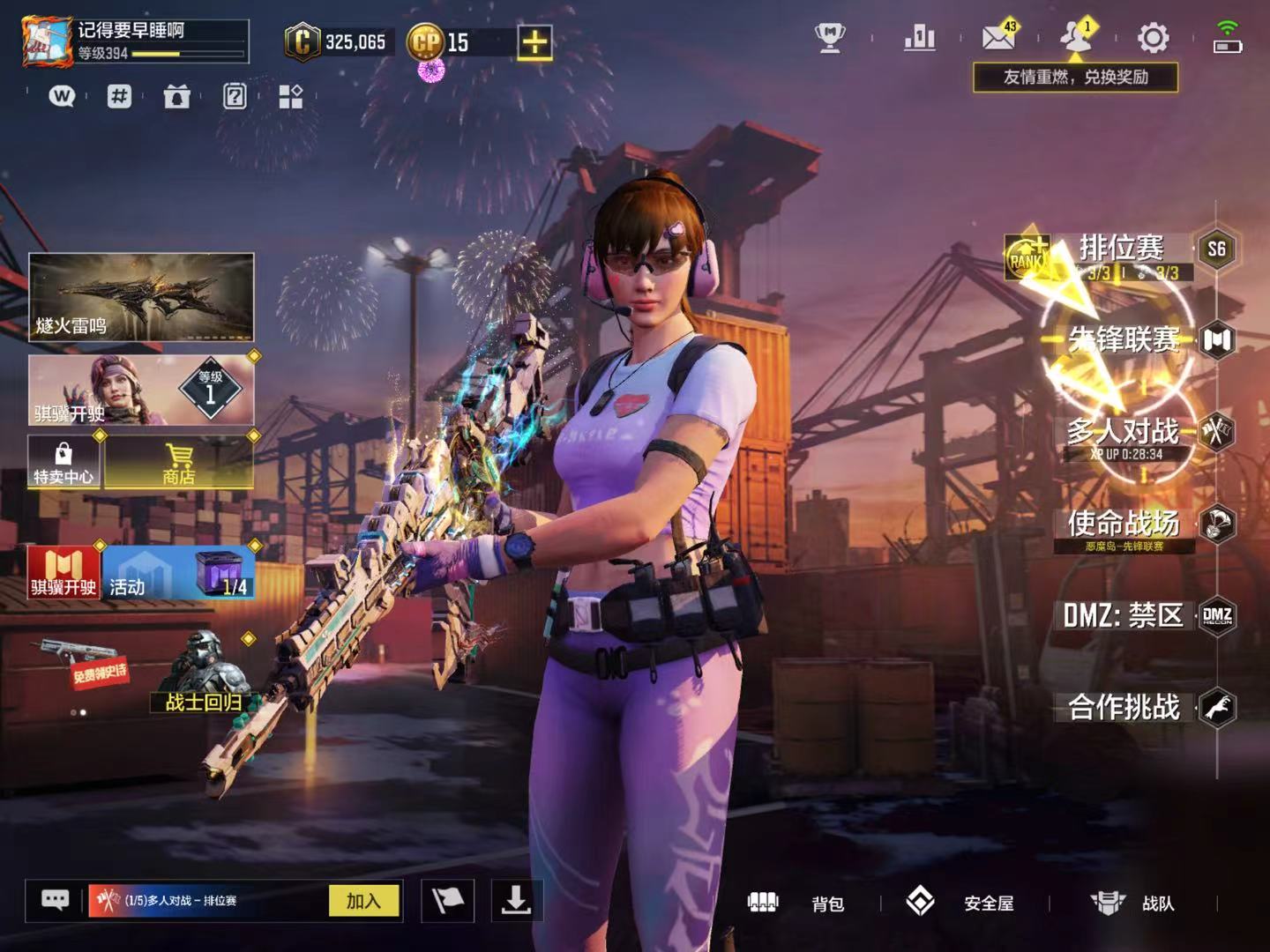Open the download manager arrow icon

[516, 901]
